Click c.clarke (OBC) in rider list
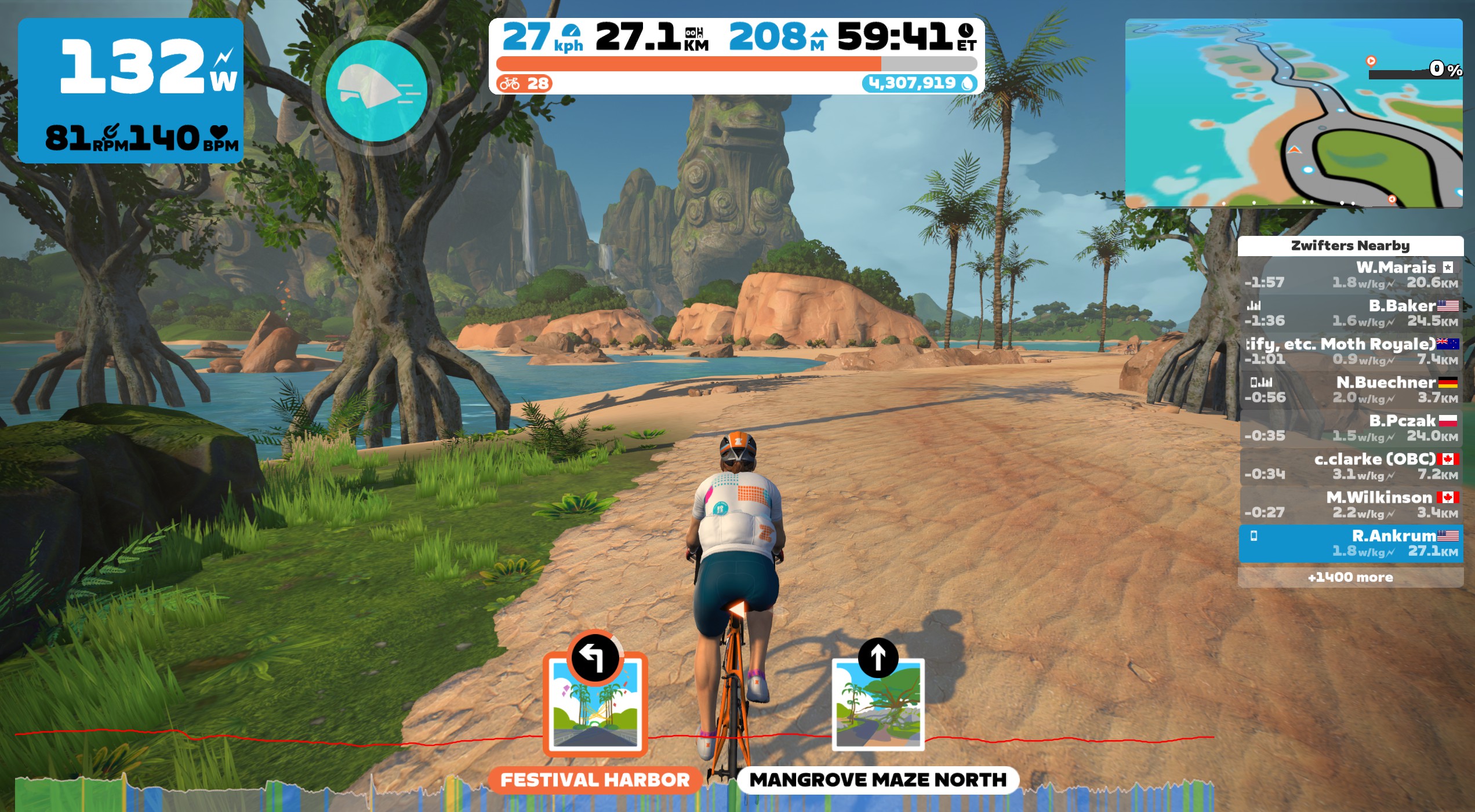1475x812 pixels. tap(1350, 467)
